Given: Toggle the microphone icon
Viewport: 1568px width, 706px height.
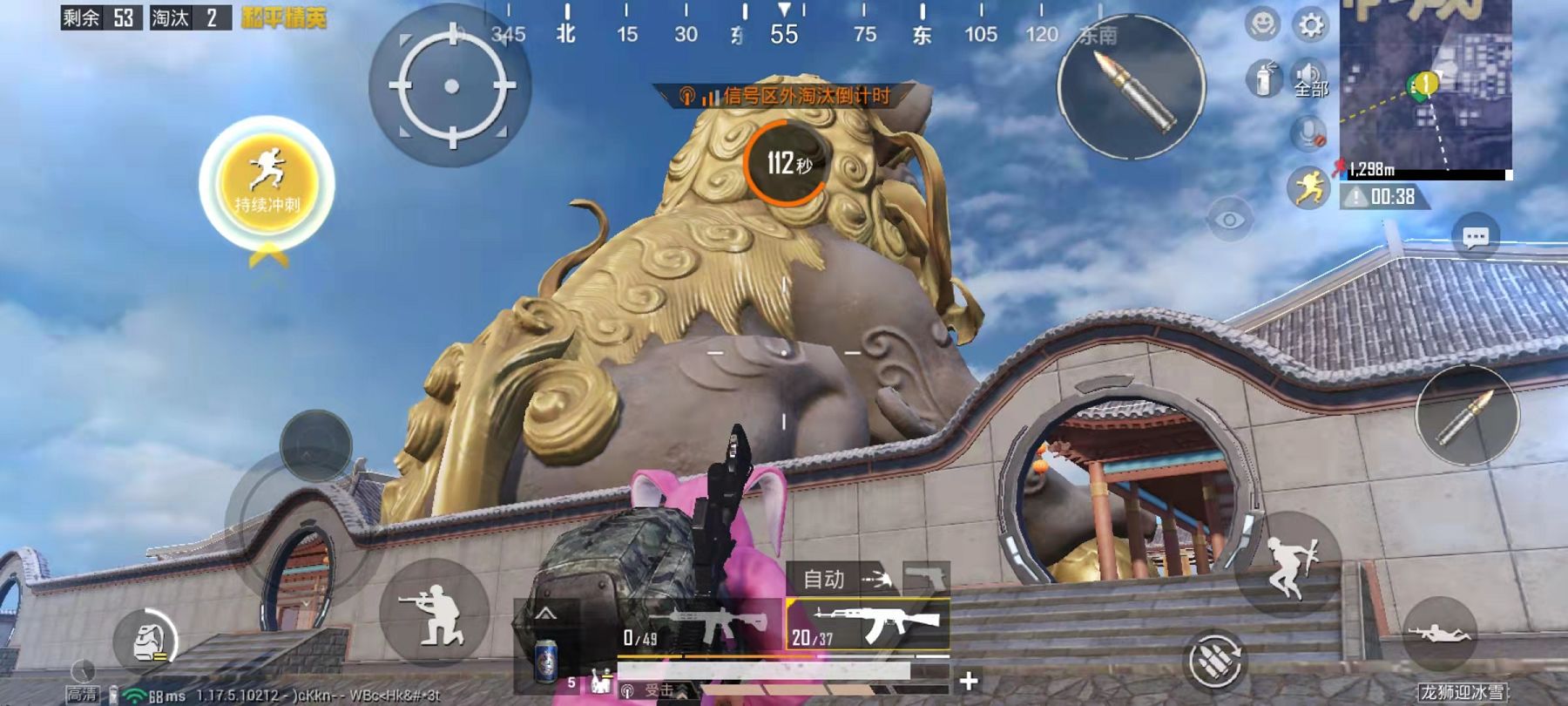Looking at the screenshot, I should [x=1307, y=132].
